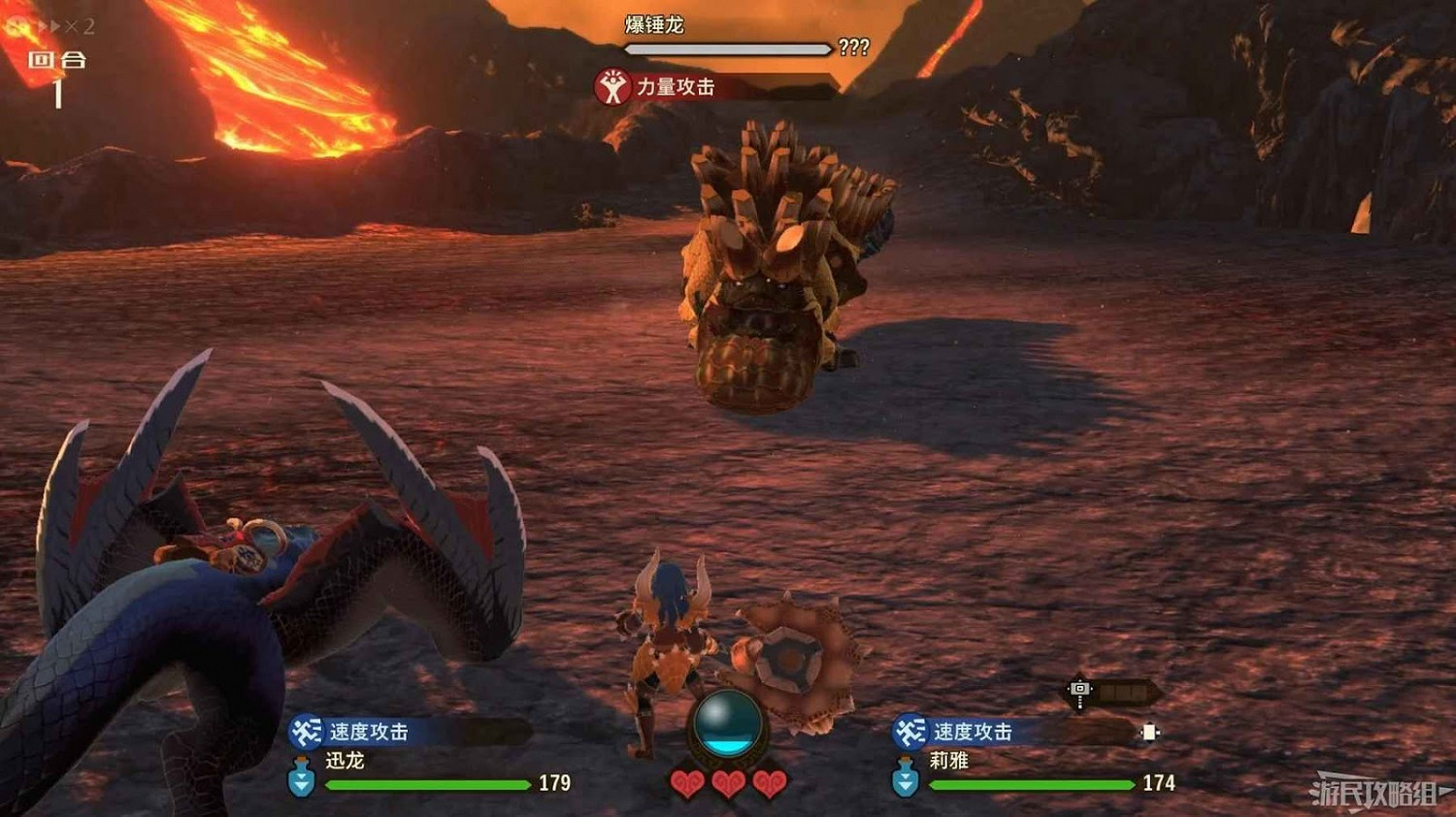Toggle the circular auto-battle icon top left
Screen dimensions: 1456x817
(14, 24)
